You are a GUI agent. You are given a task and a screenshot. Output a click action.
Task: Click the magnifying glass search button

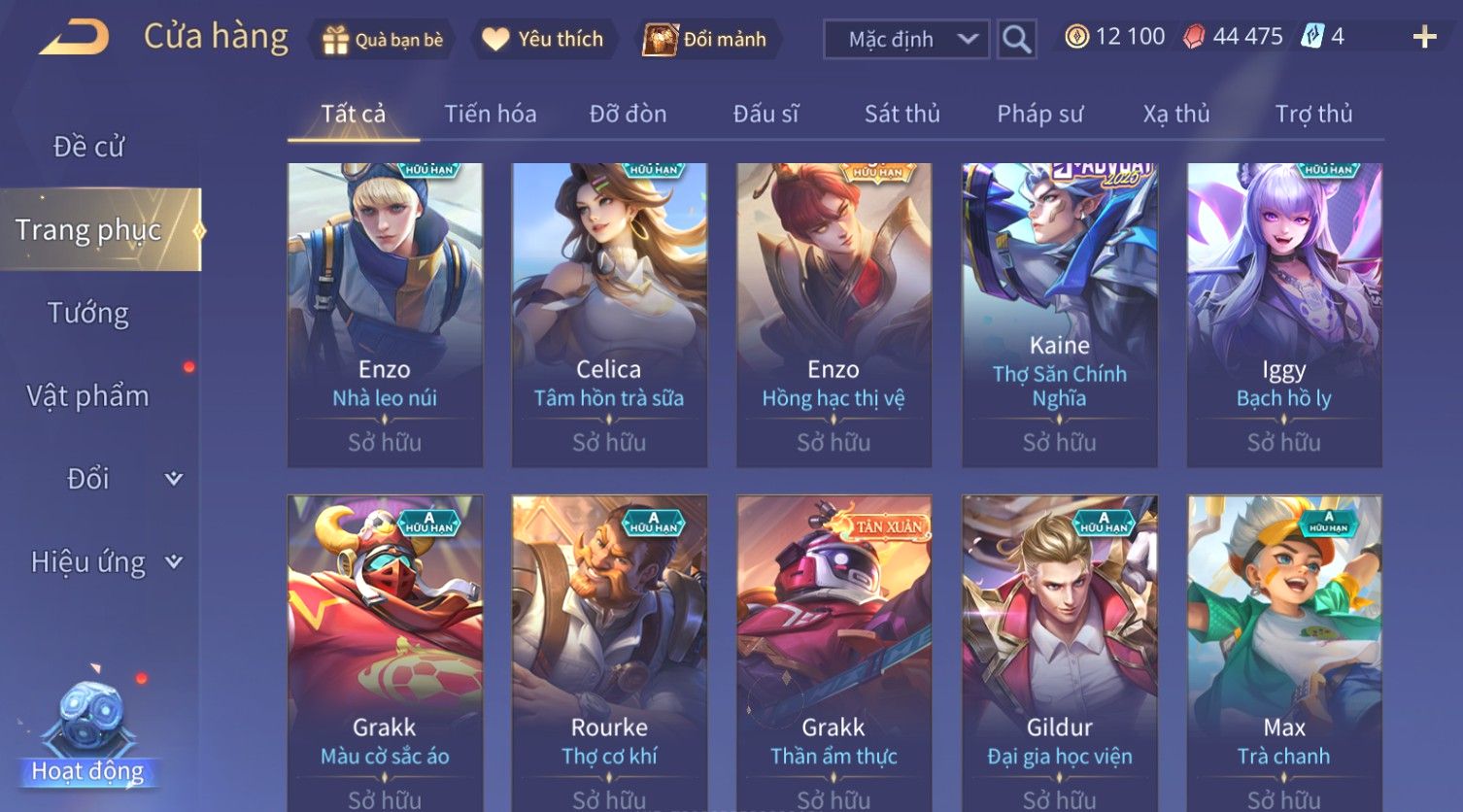1016,40
